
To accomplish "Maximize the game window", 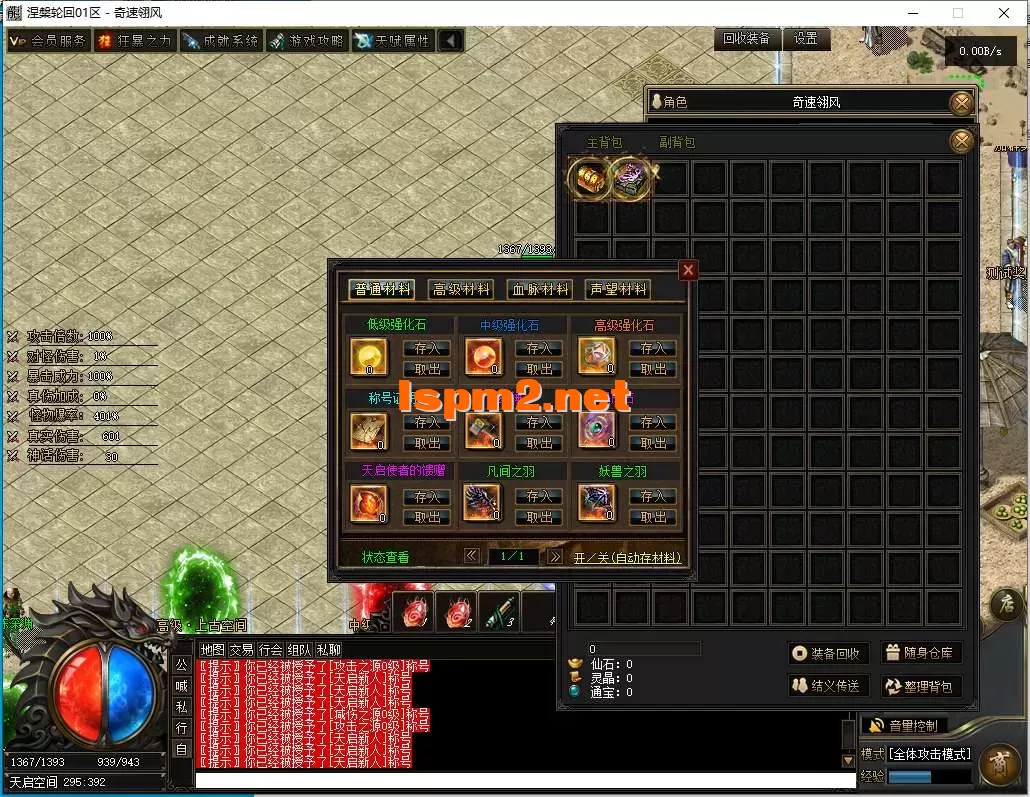I will pyautogui.click(x=957, y=13).
